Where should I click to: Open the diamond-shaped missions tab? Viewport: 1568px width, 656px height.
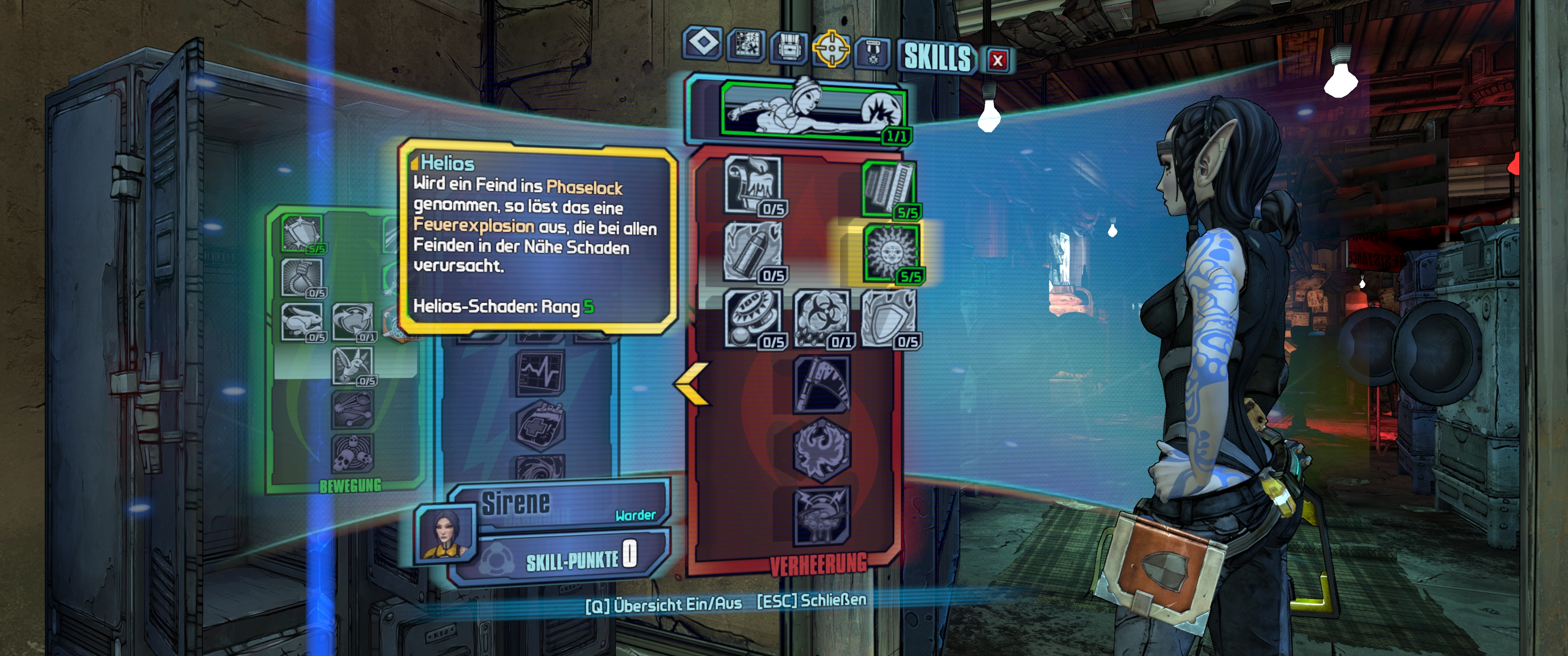coord(704,43)
